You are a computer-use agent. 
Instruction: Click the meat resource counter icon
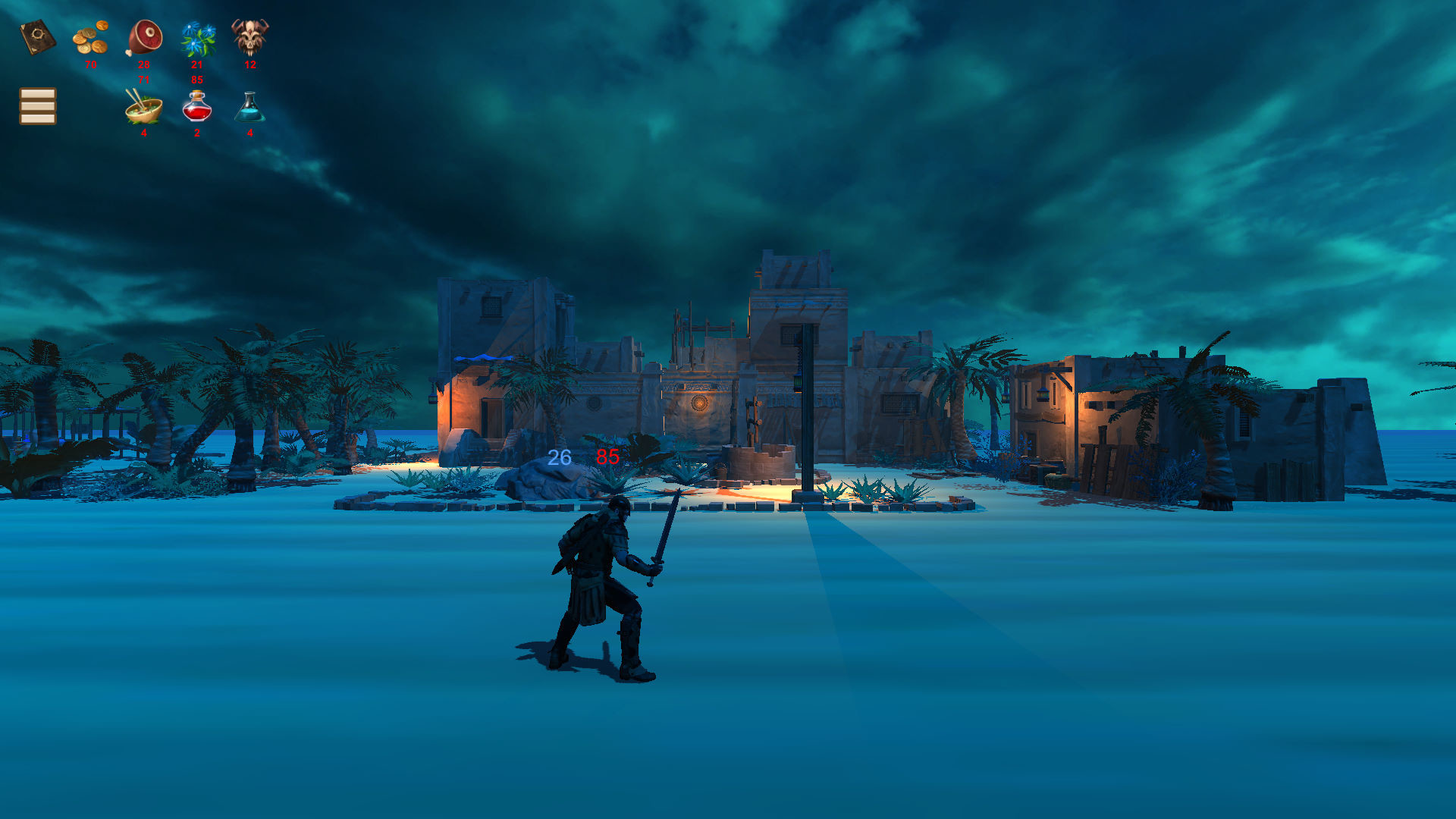(x=144, y=36)
